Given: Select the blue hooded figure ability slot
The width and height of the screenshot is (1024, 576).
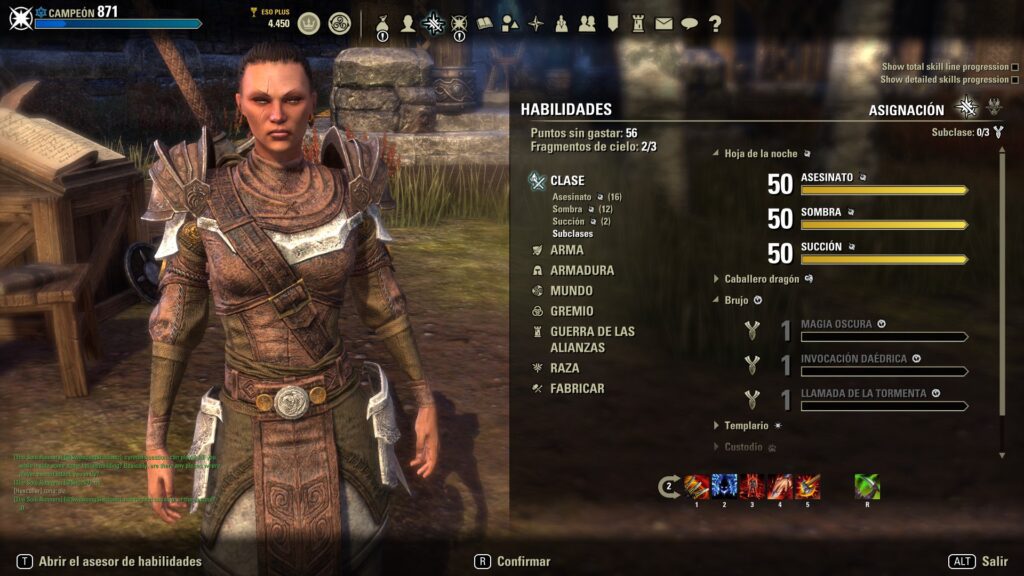Looking at the screenshot, I should (725, 487).
